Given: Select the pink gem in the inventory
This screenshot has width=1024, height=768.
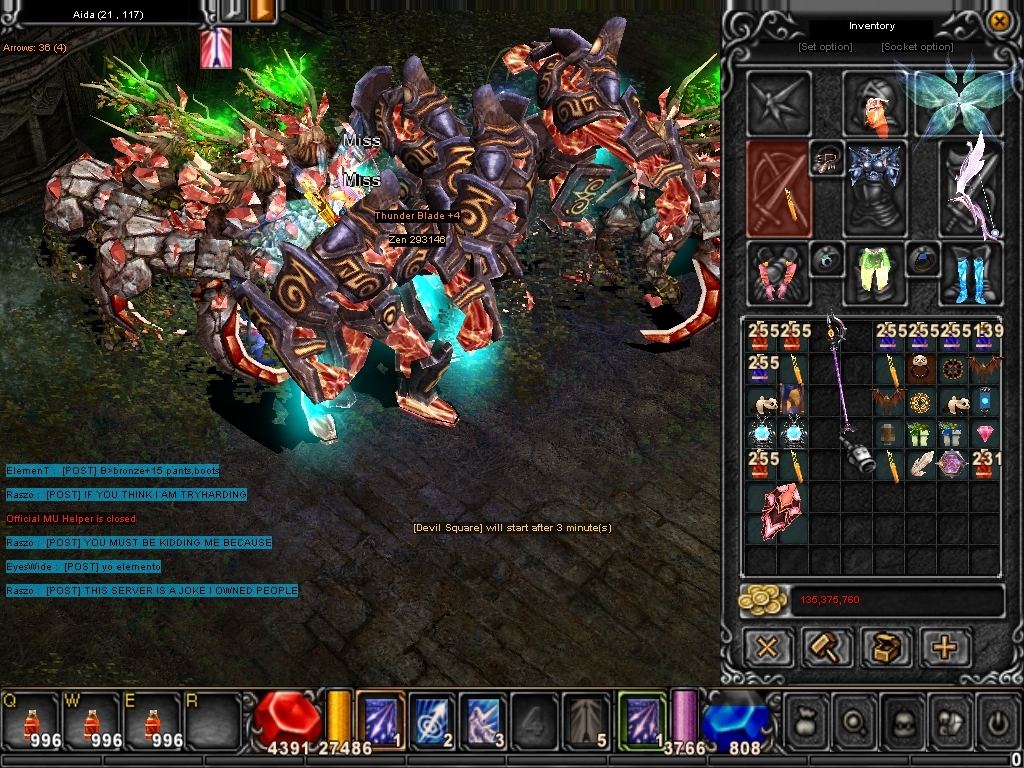Looking at the screenshot, I should coord(985,433).
